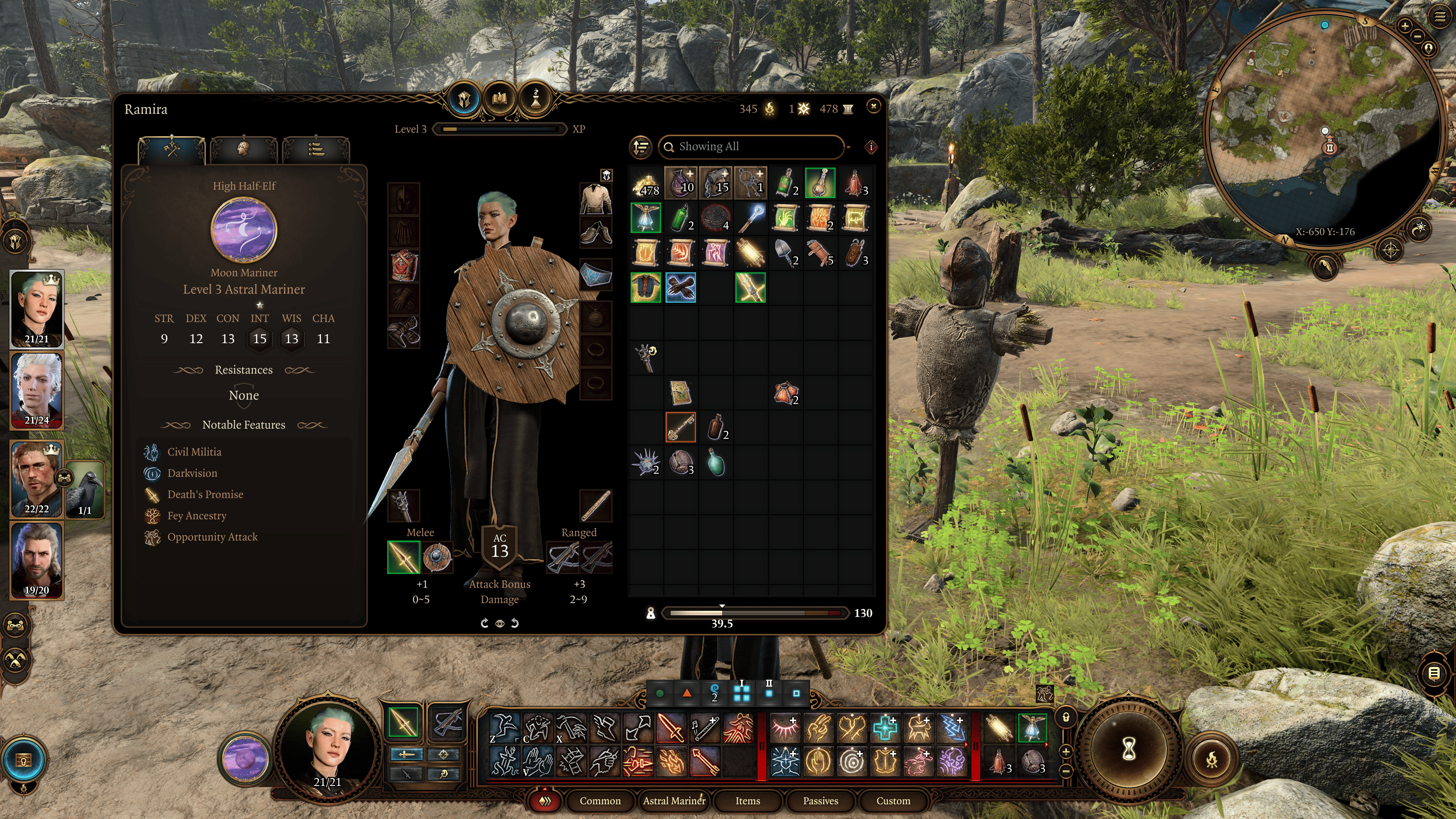The width and height of the screenshot is (1456, 819).
Task: Click the Darkvision notable feature
Action: (x=192, y=473)
